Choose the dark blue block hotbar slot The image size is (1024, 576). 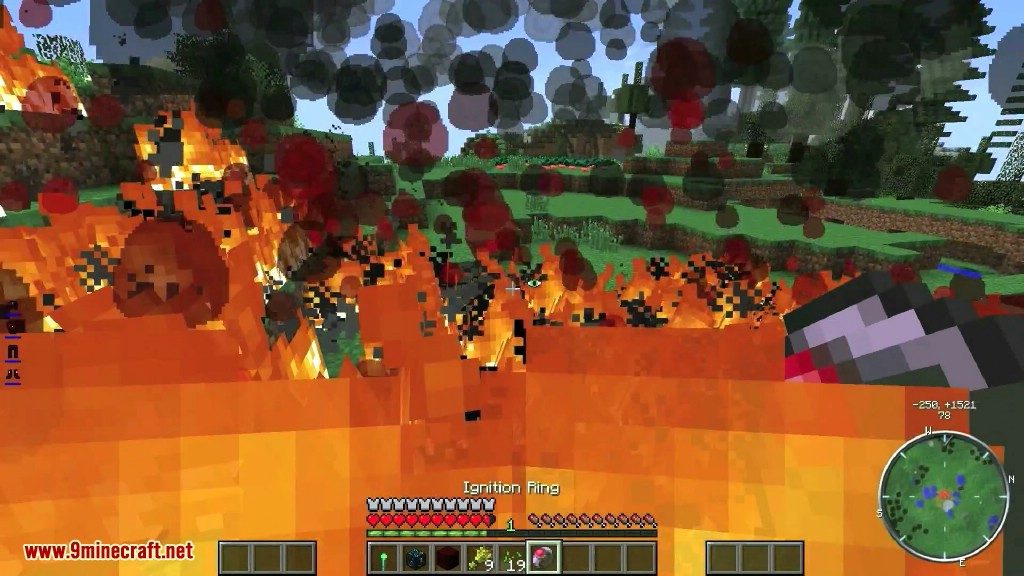pyautogui.click(x=415, y=558)
